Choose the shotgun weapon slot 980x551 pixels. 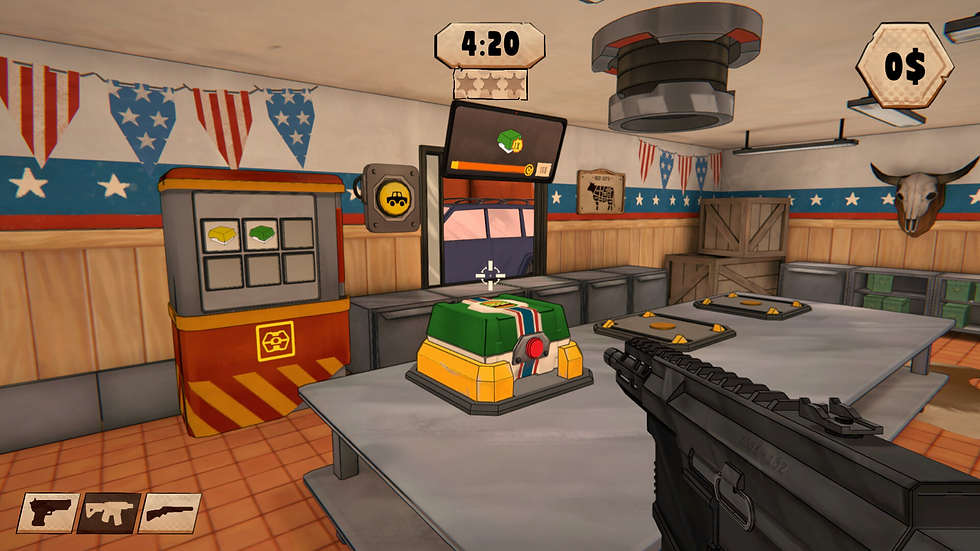point(170,513)
